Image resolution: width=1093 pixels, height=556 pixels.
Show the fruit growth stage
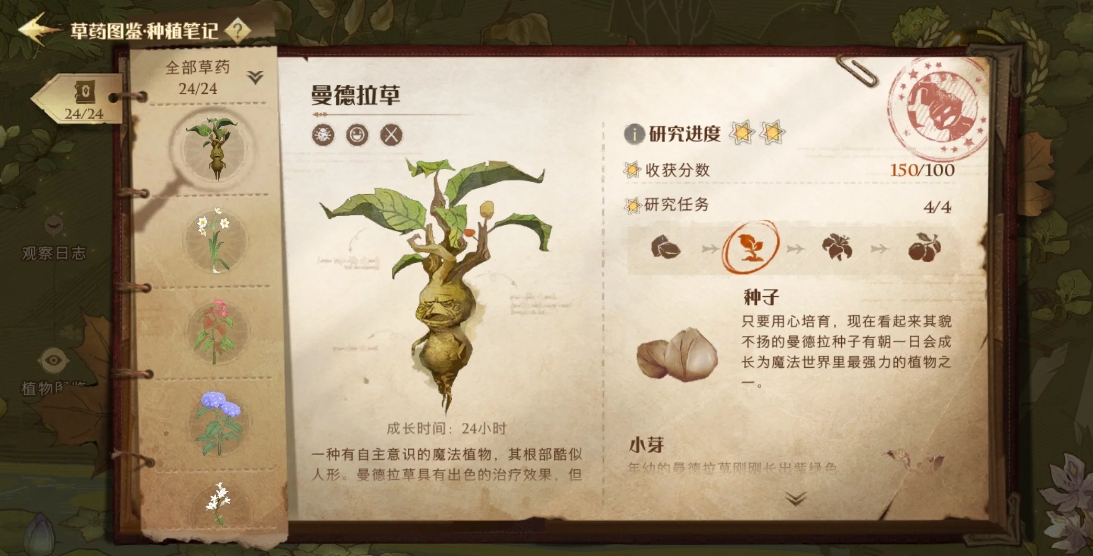922,247
